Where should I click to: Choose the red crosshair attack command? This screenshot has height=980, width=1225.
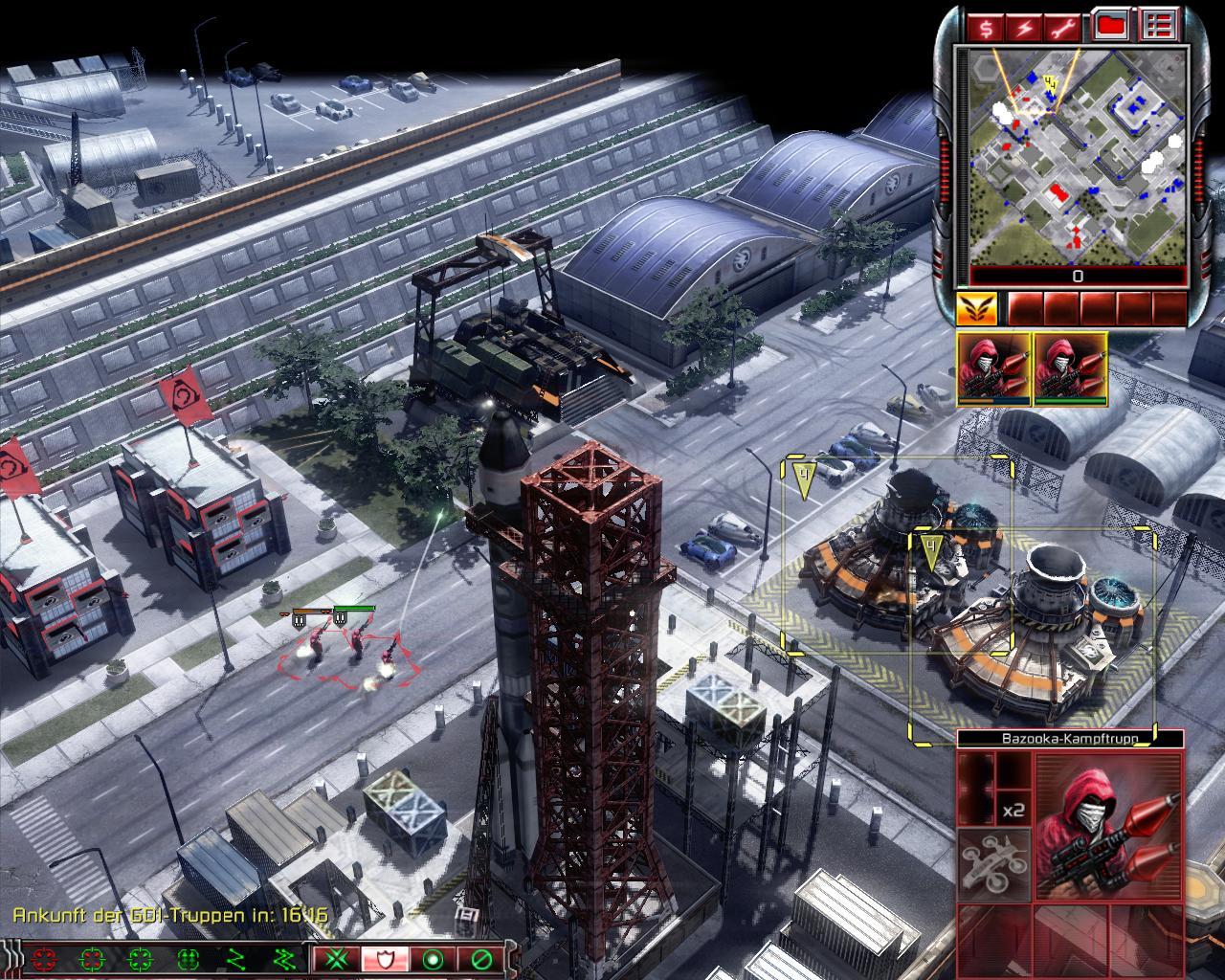(x=43, y=958)
